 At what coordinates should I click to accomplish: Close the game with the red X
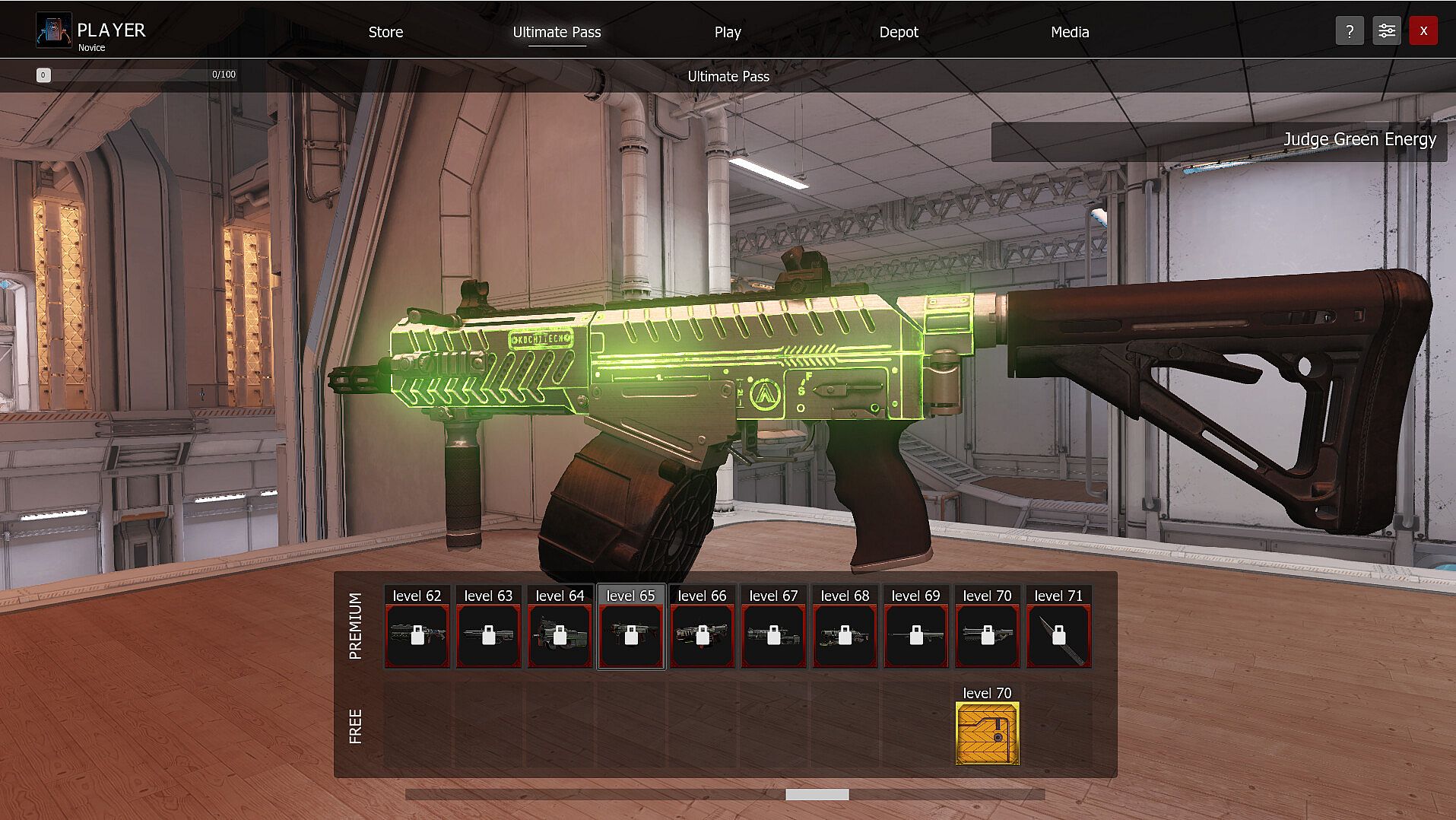(x=1423, y=31)
